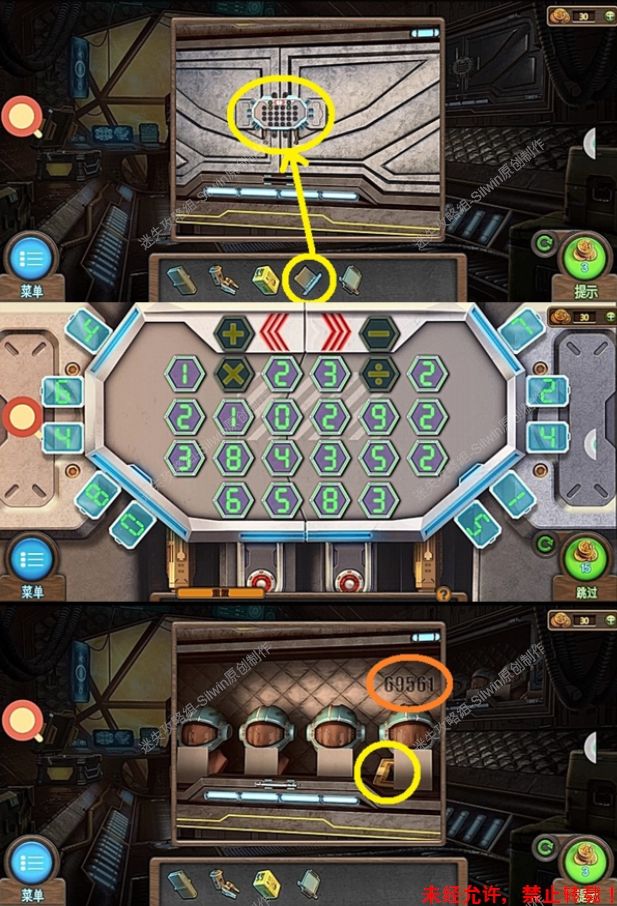Select the yellow box item in top inventory
The height and width of the screenshot is (906, 617).
265,277
